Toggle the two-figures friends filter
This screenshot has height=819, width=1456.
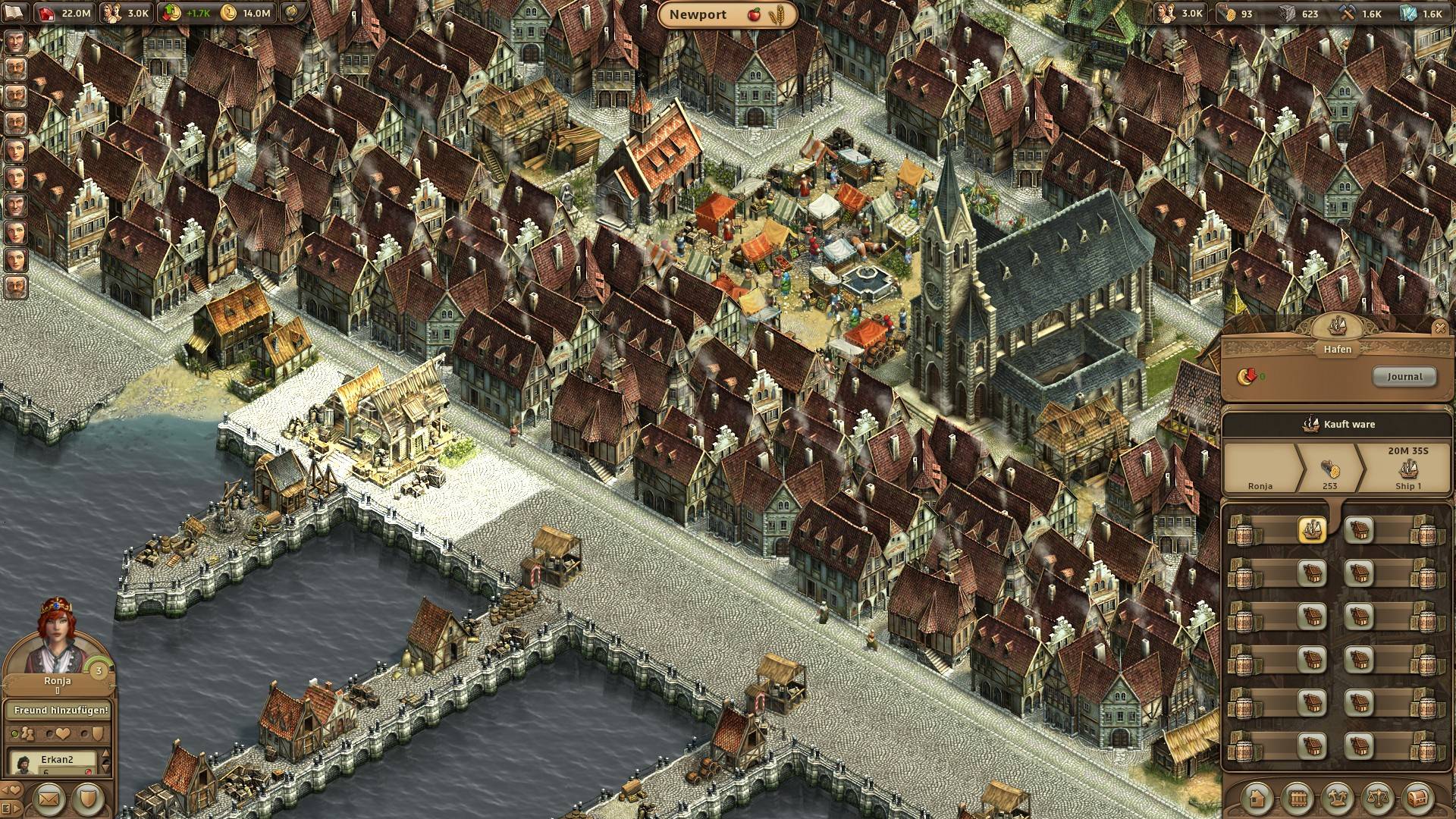[27, 734]
